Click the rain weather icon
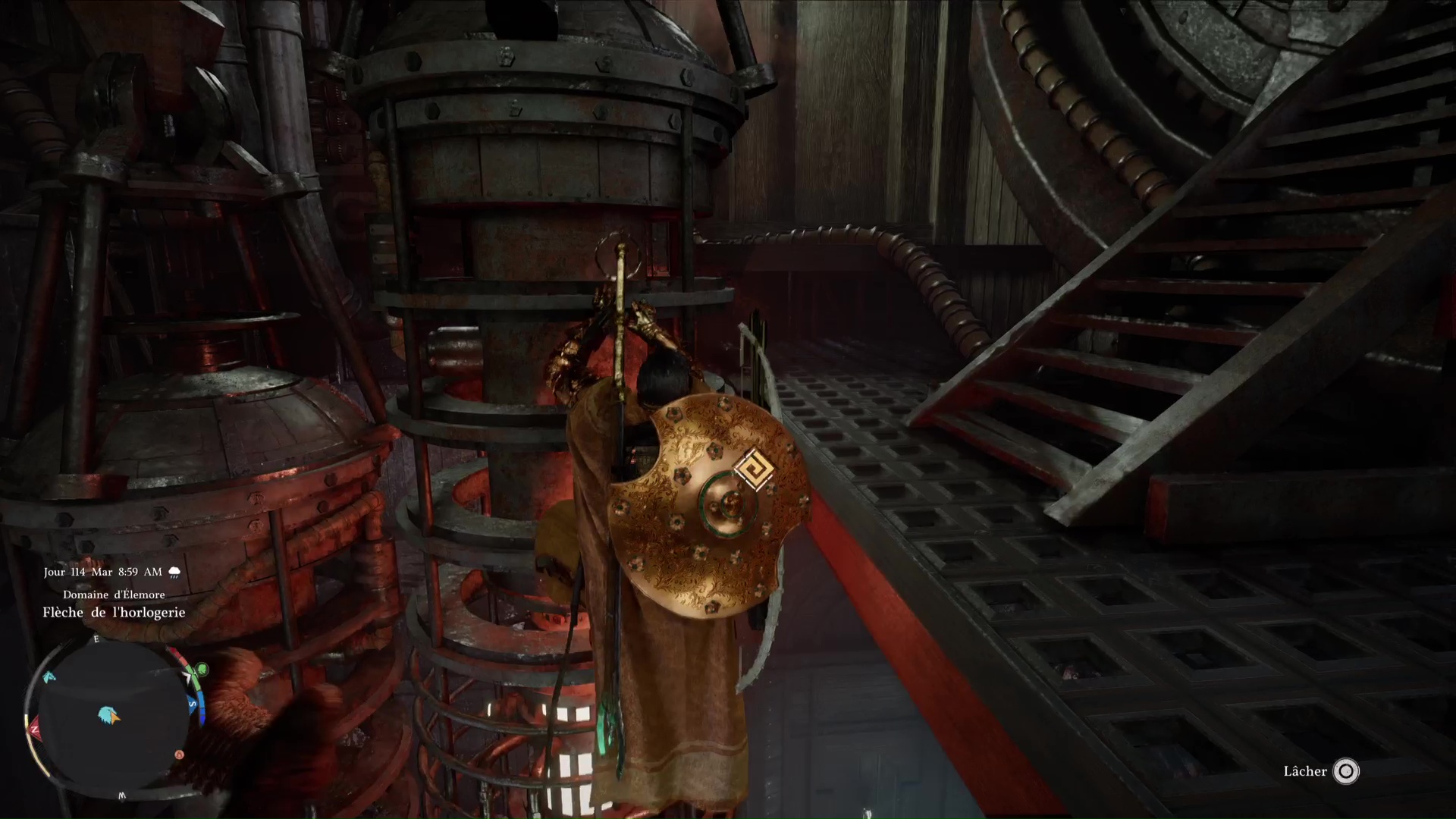 tap(174, 572)
